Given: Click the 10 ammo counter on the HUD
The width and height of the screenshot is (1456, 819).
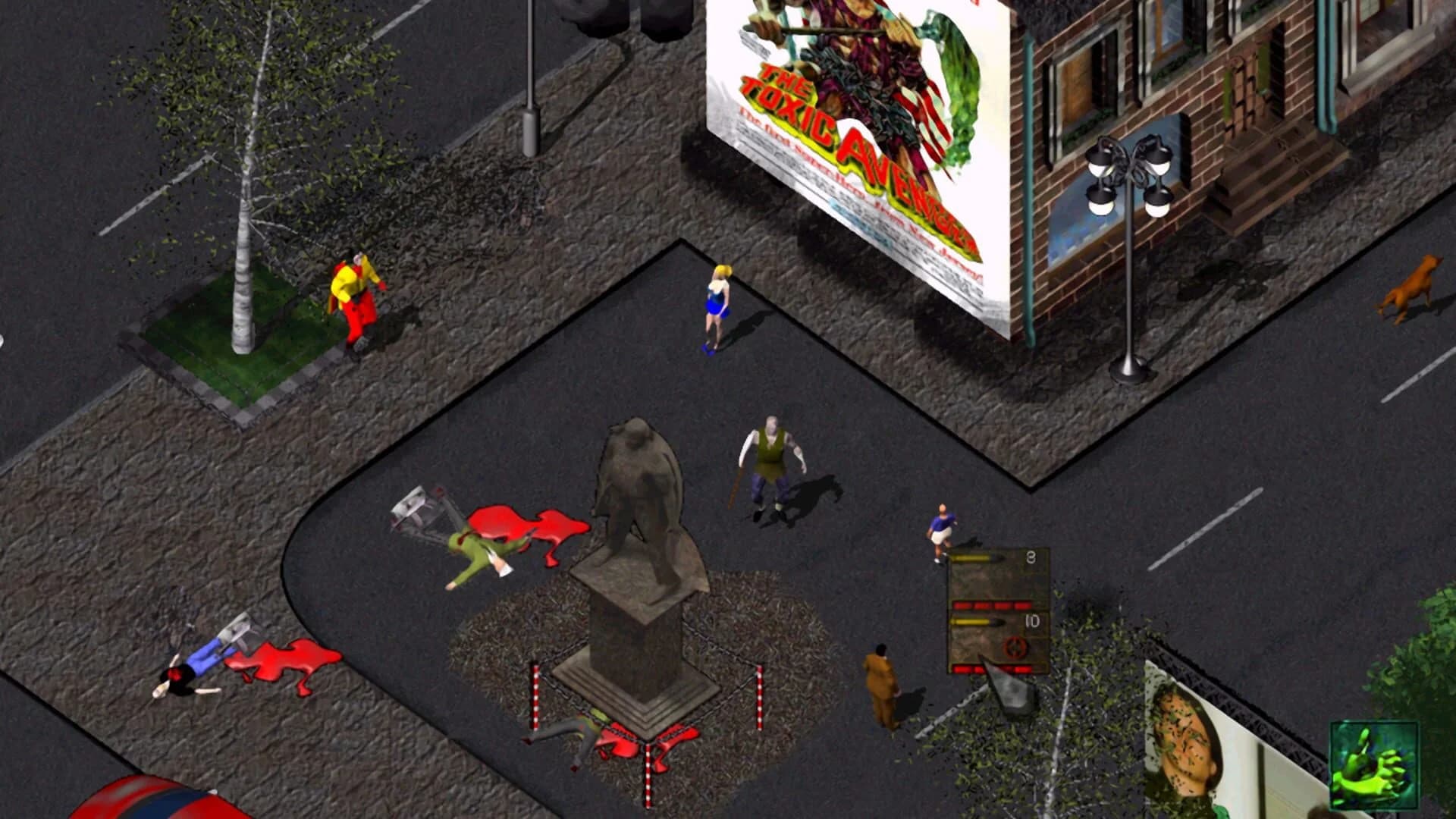Looking at the screenshot, I should click(1033, 622).
